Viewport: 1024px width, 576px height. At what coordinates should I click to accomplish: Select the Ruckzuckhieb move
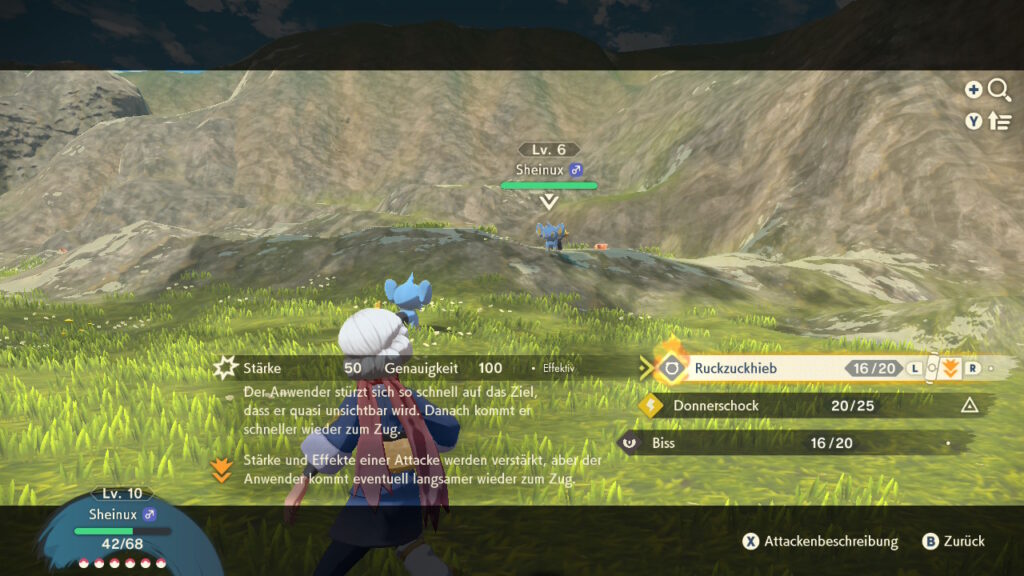click(735, 368)
